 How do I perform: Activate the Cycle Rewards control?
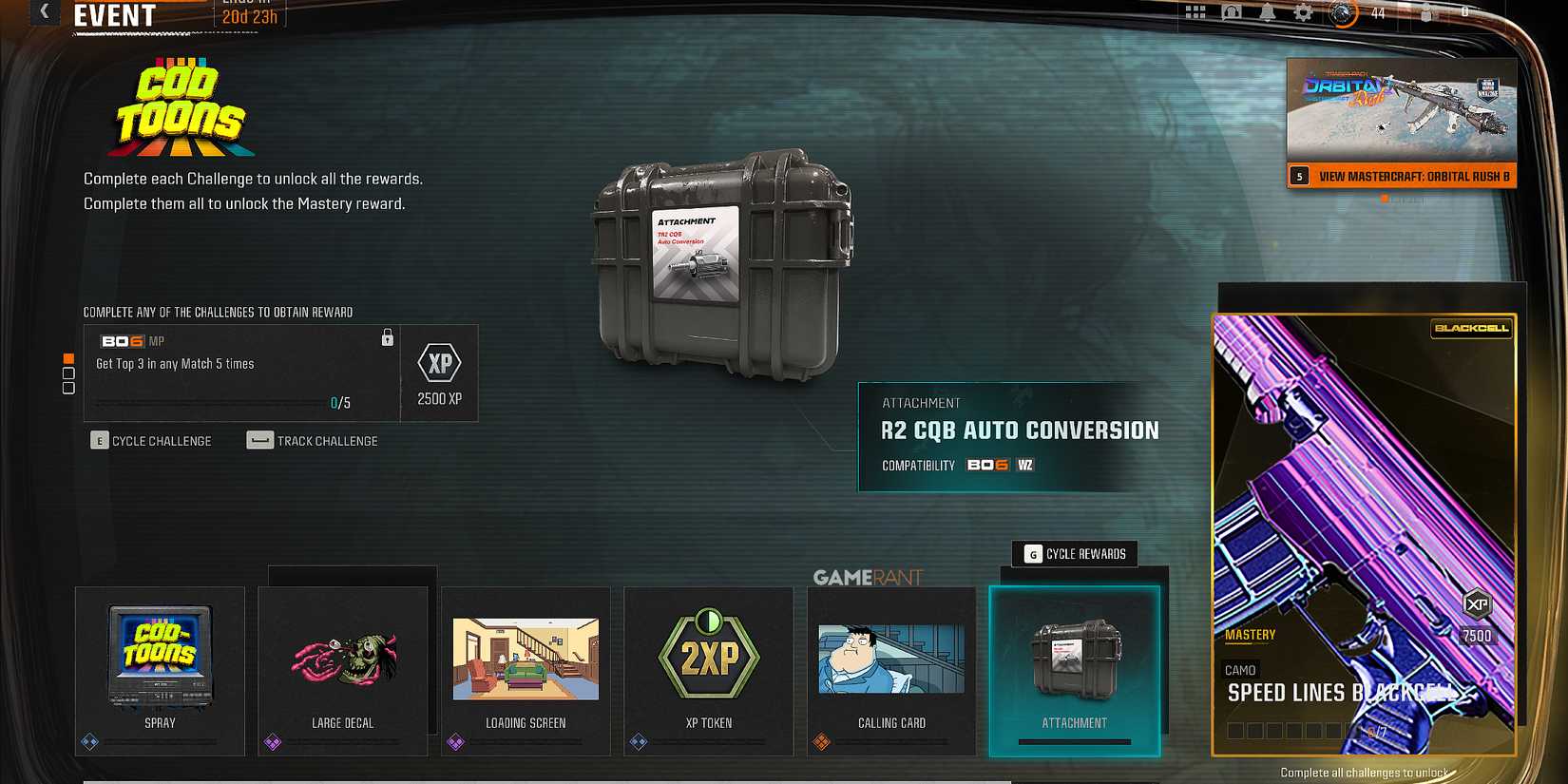1074,554
